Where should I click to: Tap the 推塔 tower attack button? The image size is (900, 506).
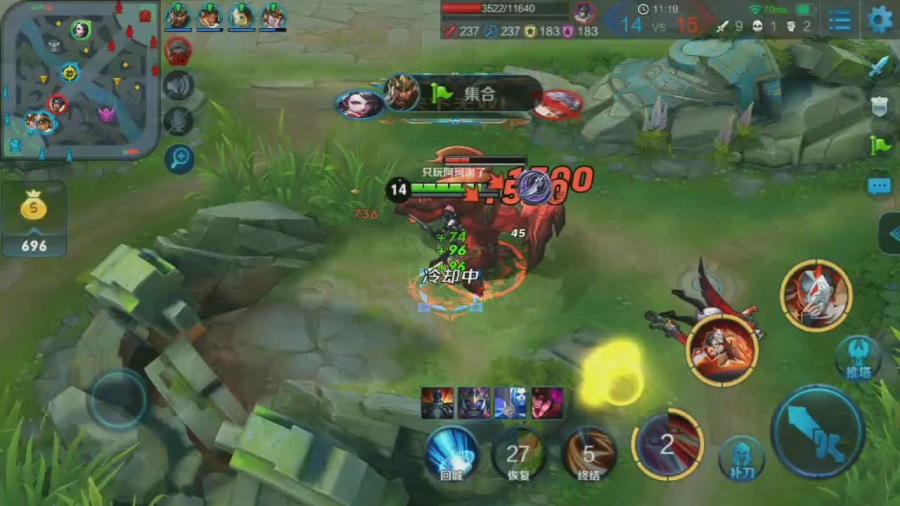click(x=857, y=357)
